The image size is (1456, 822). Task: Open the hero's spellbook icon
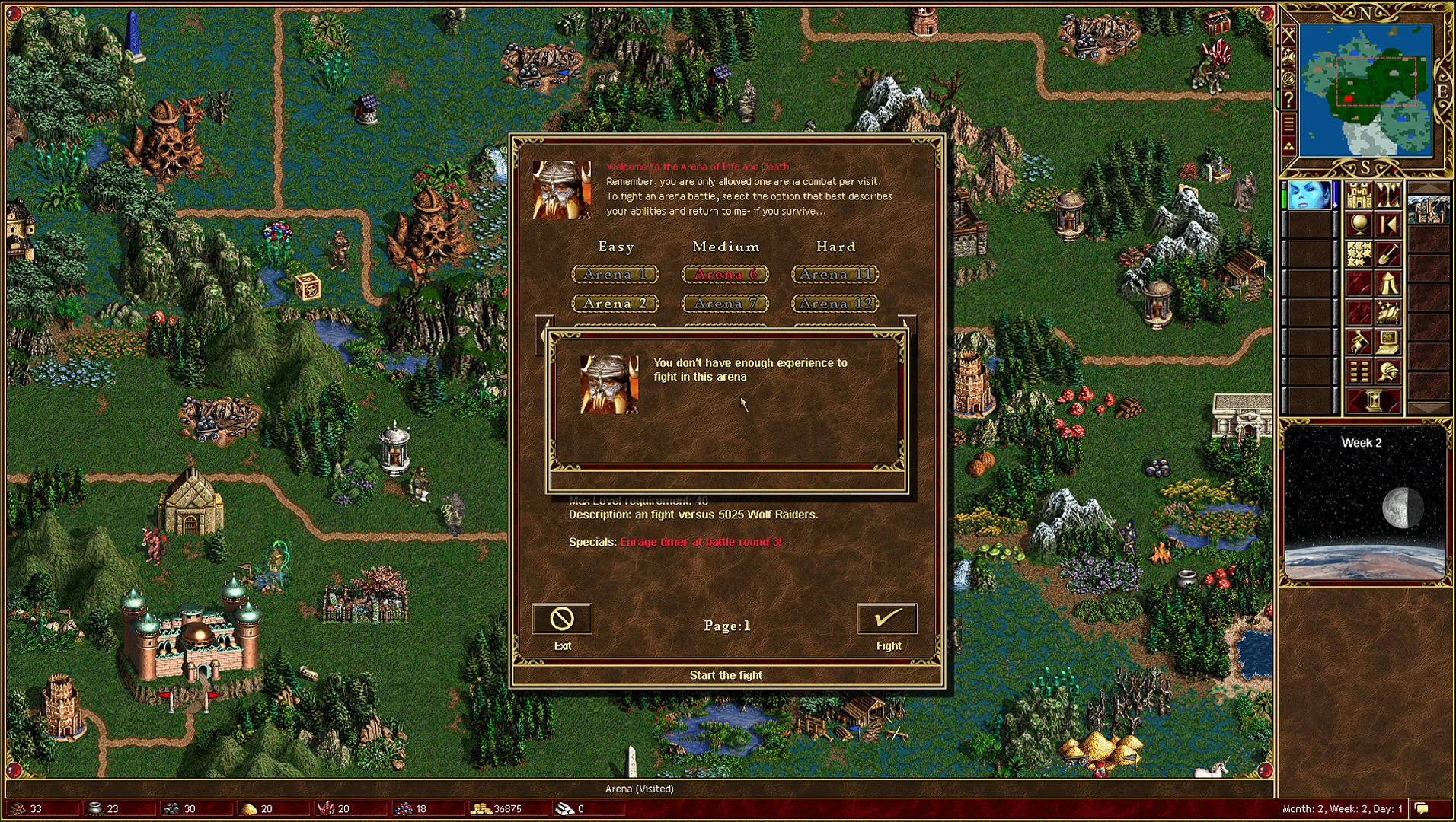(1387, 314)
